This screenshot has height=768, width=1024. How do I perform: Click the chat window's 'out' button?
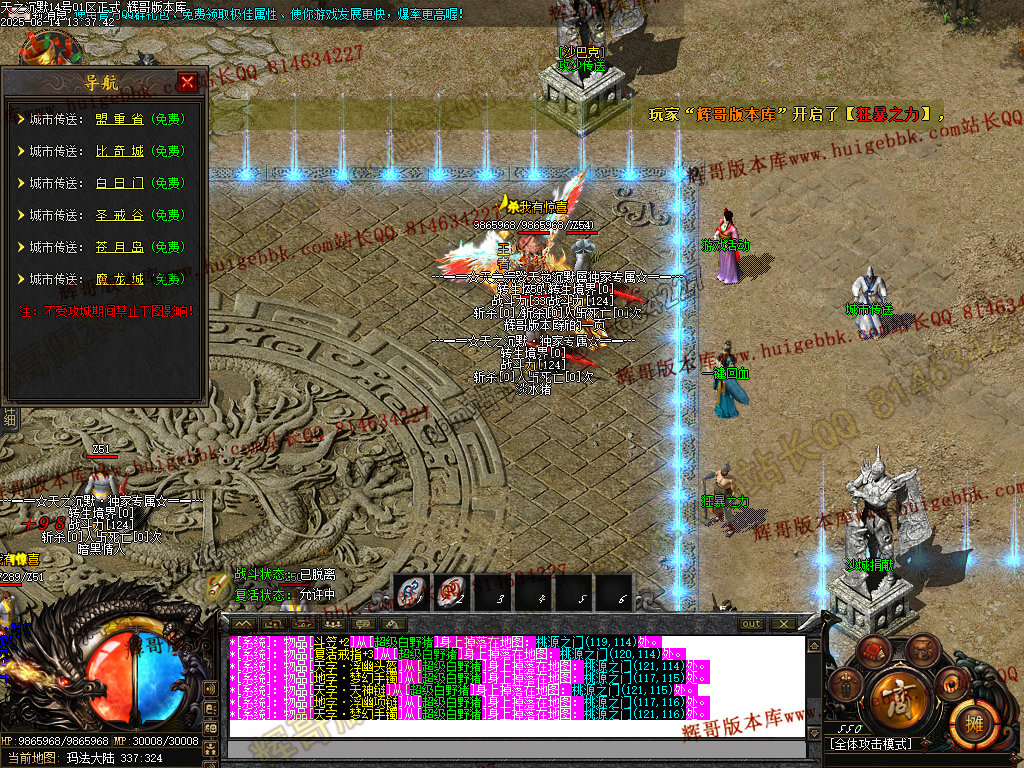[751, 624]
